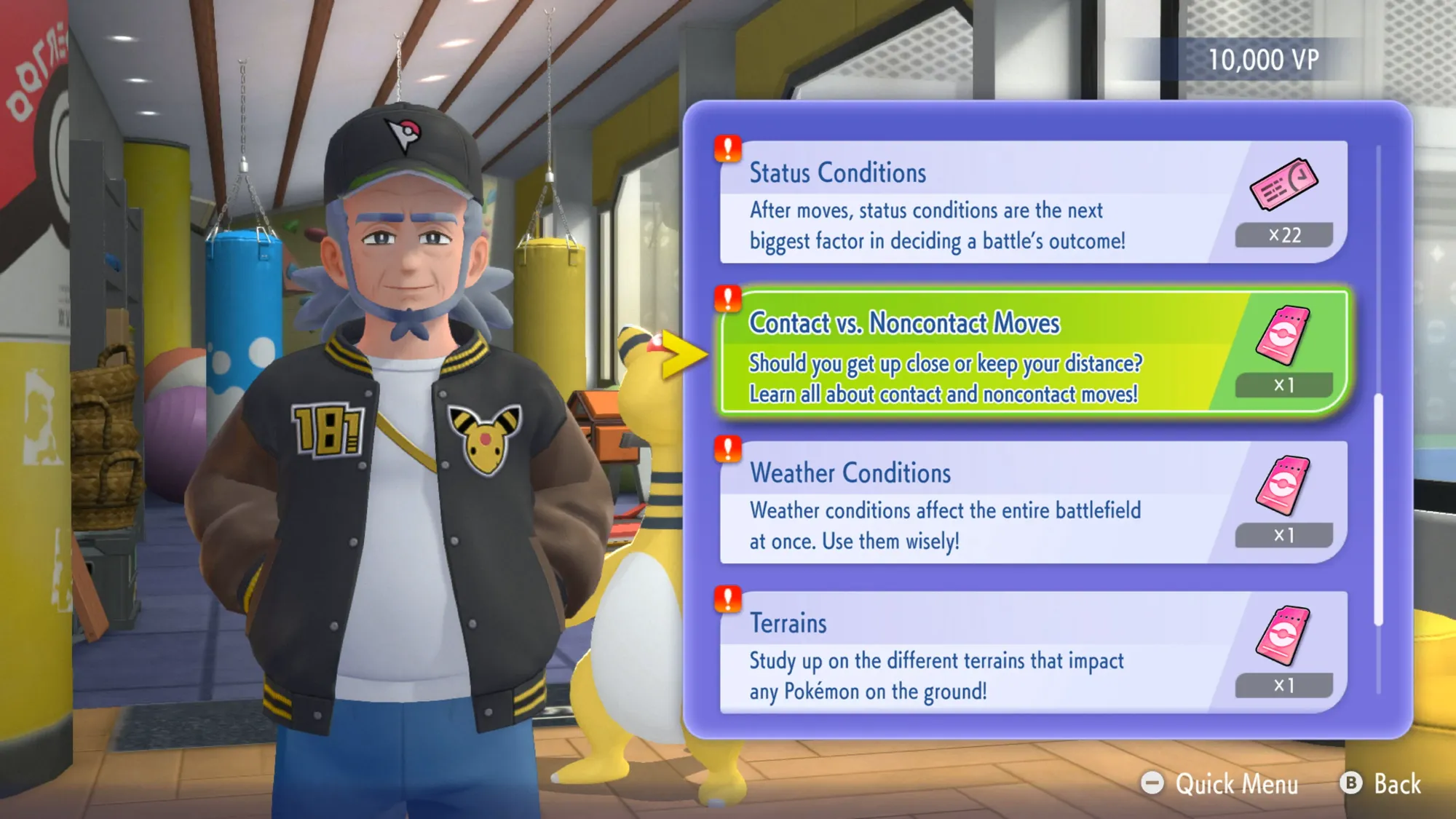Click the x22 ticket count label

[1284, 234]
